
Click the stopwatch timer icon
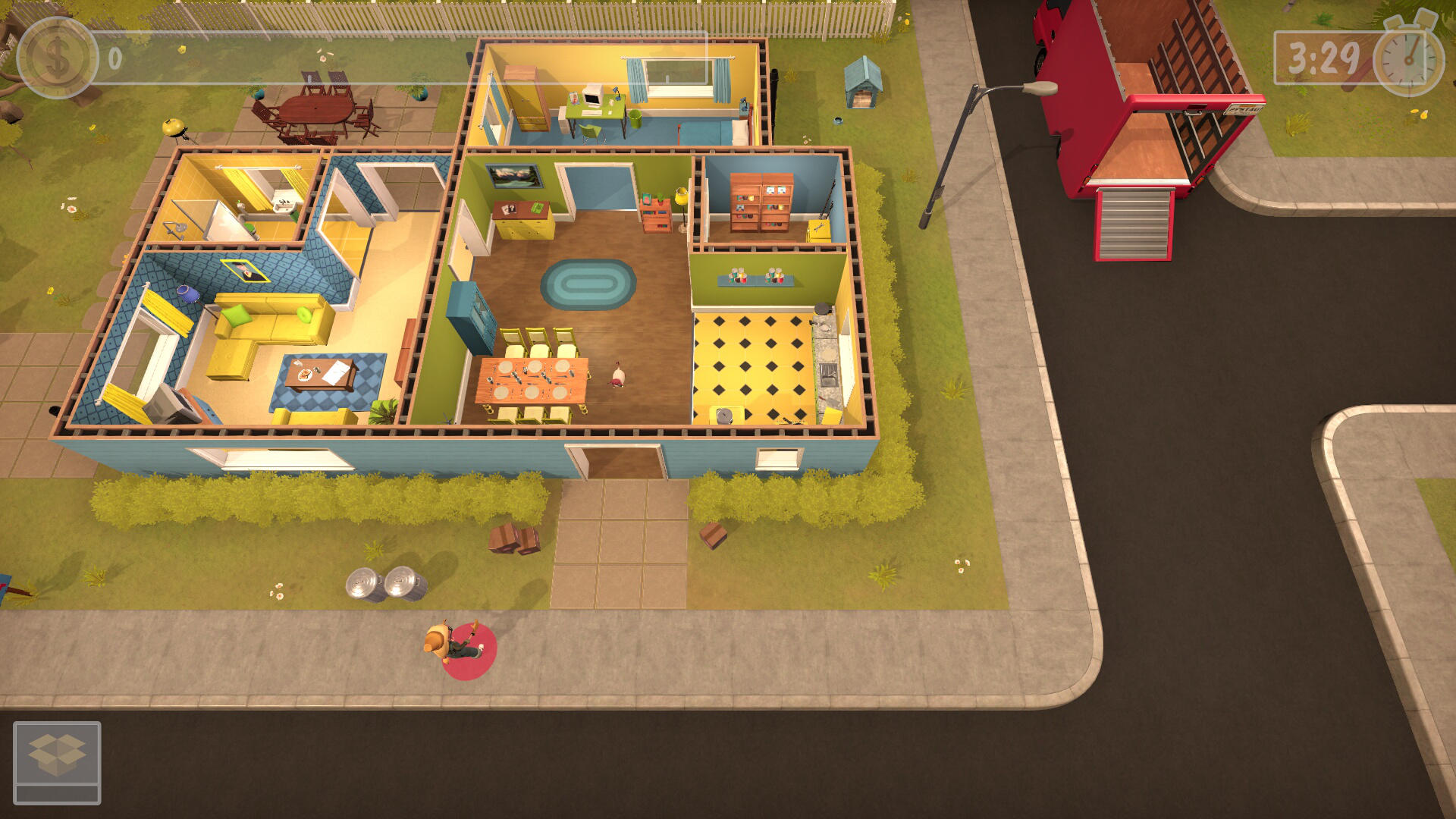pos(1409,57)
